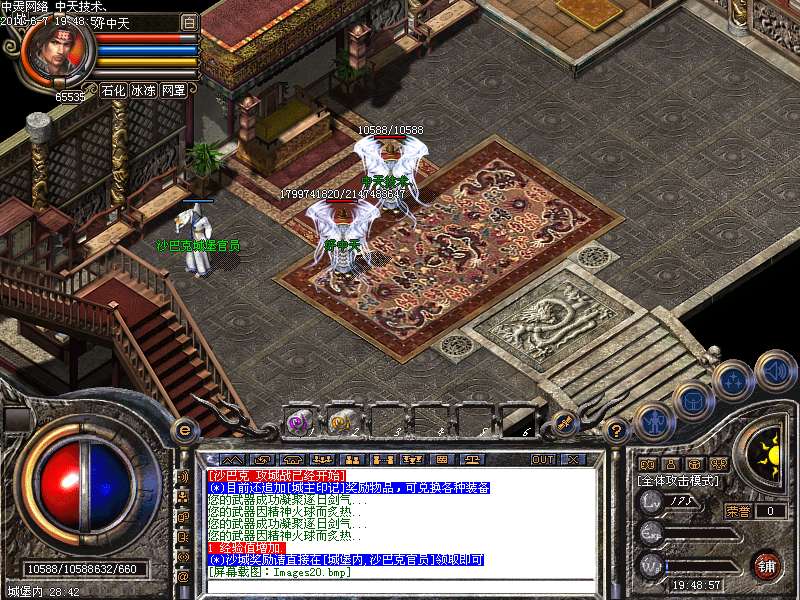
Task: Click the 白 button beside the name
Action: [x=189, y=22]
